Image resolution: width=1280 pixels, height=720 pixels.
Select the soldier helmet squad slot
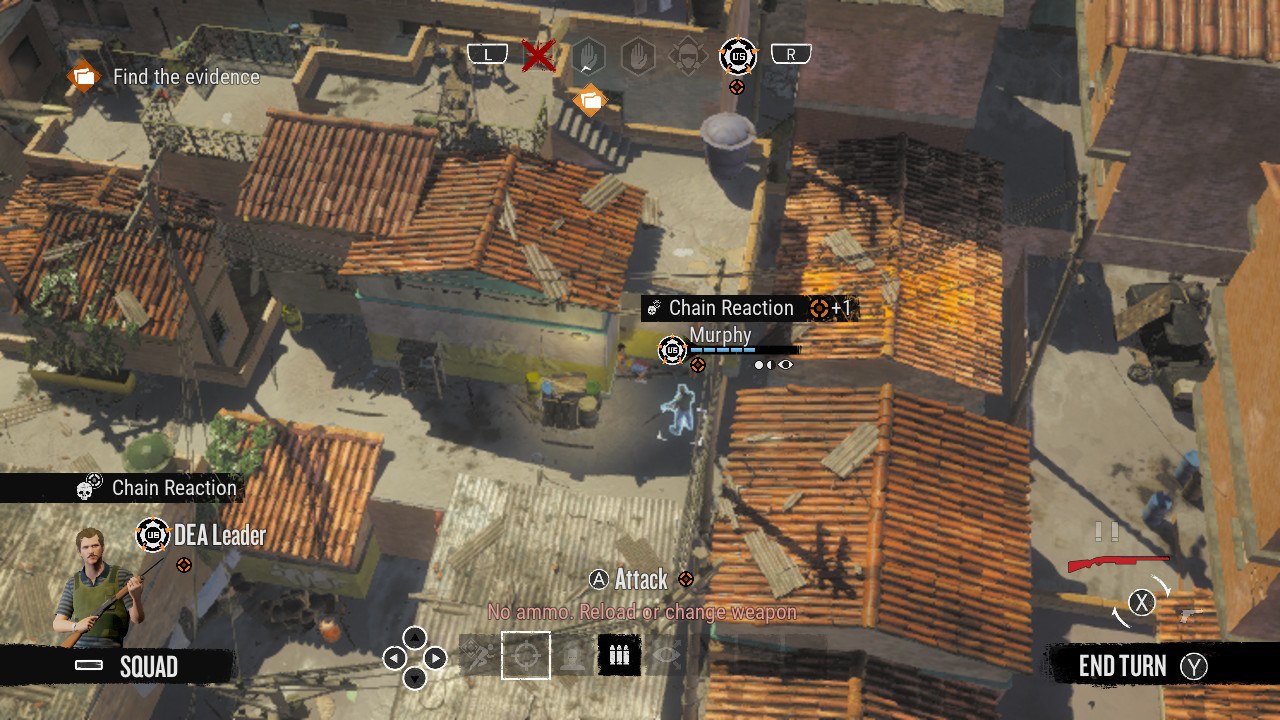[688, 55]
